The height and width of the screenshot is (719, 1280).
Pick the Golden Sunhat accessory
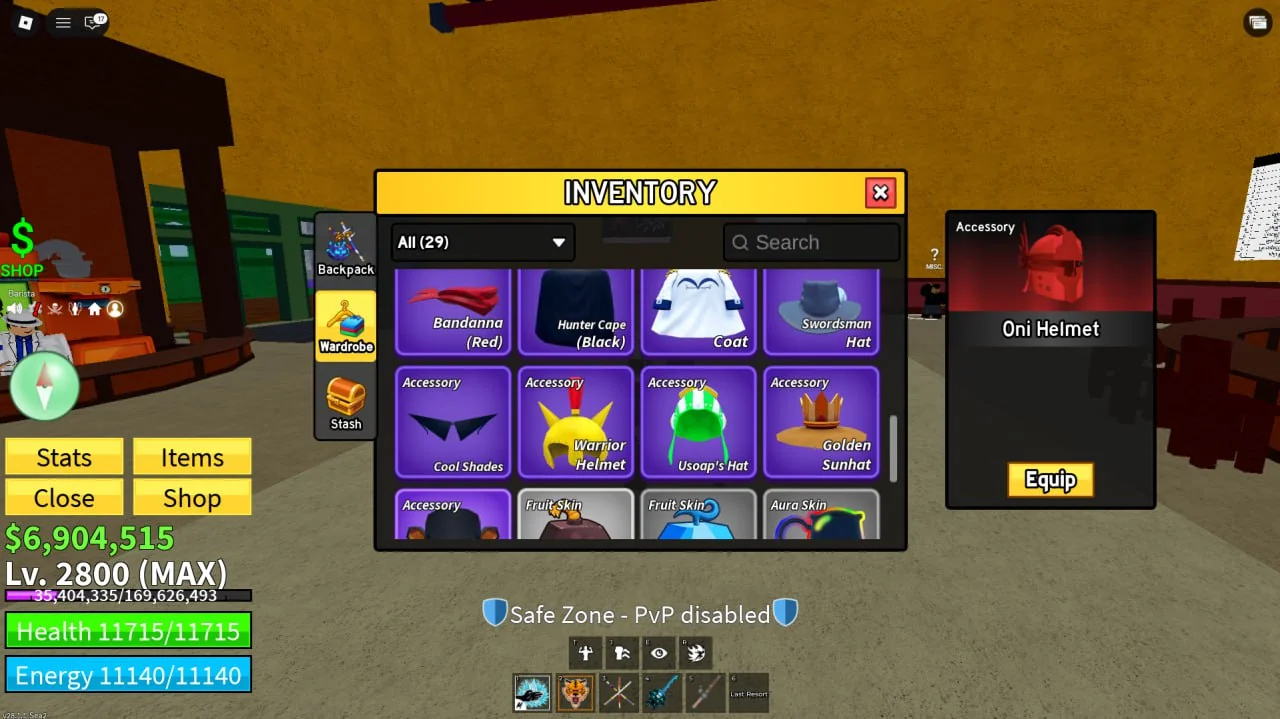(x=821, y=422)
